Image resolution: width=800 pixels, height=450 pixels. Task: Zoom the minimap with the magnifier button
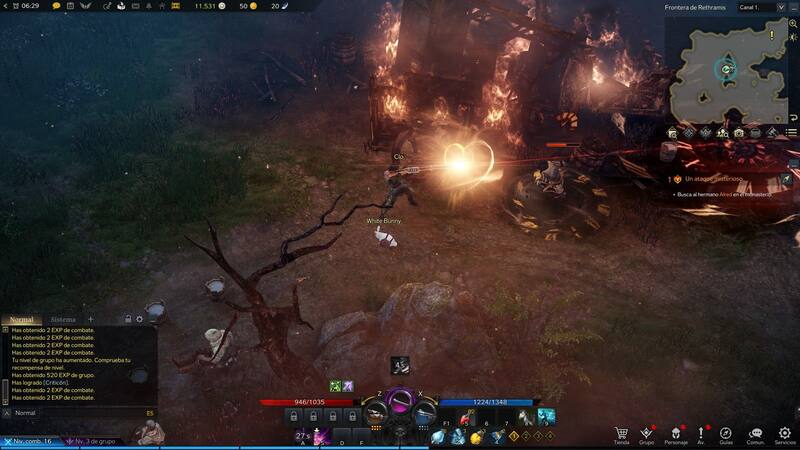(792, 22)
